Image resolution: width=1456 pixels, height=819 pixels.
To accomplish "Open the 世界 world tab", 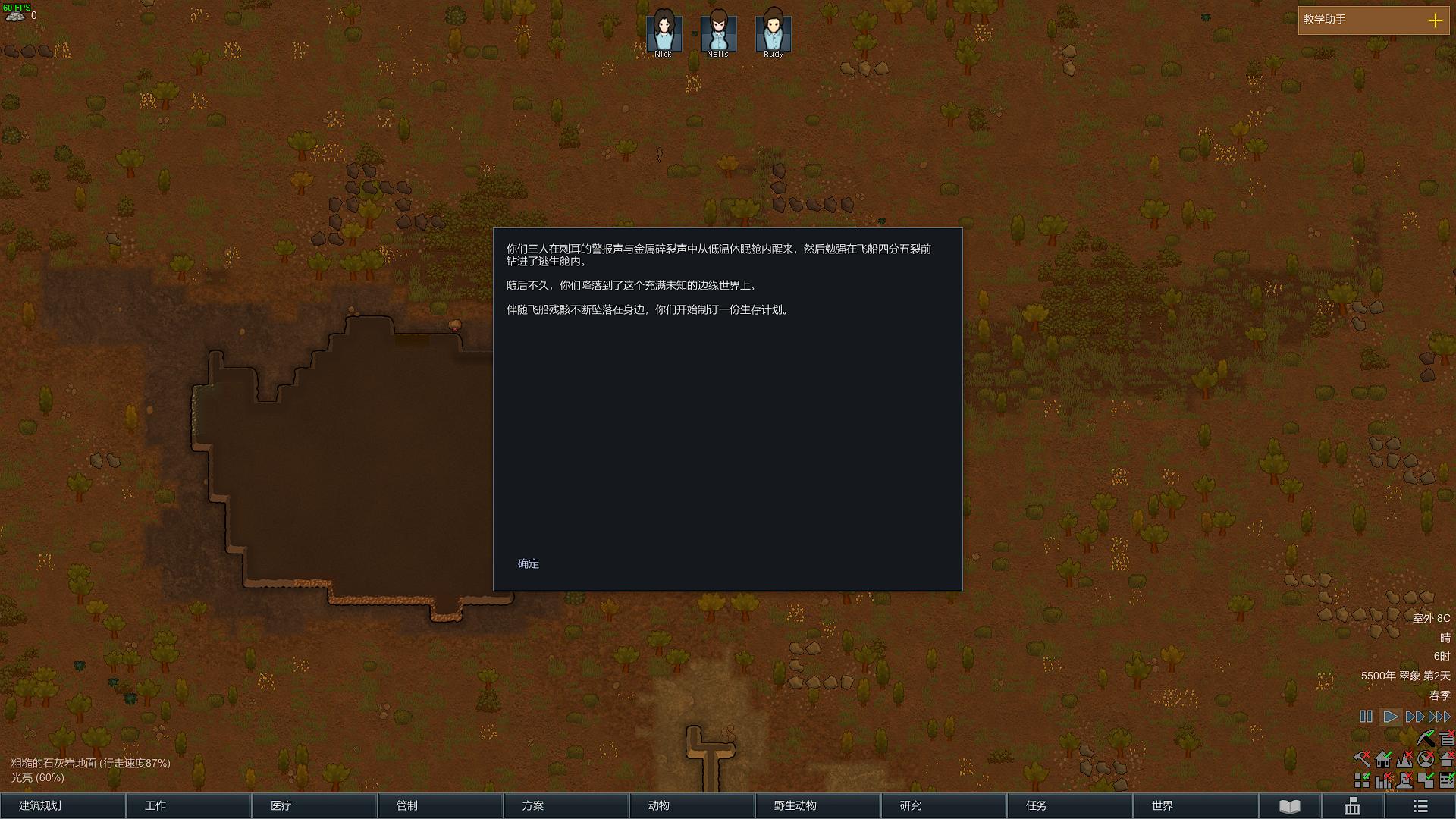I will pyautogui.click(x=1195, y=805).
